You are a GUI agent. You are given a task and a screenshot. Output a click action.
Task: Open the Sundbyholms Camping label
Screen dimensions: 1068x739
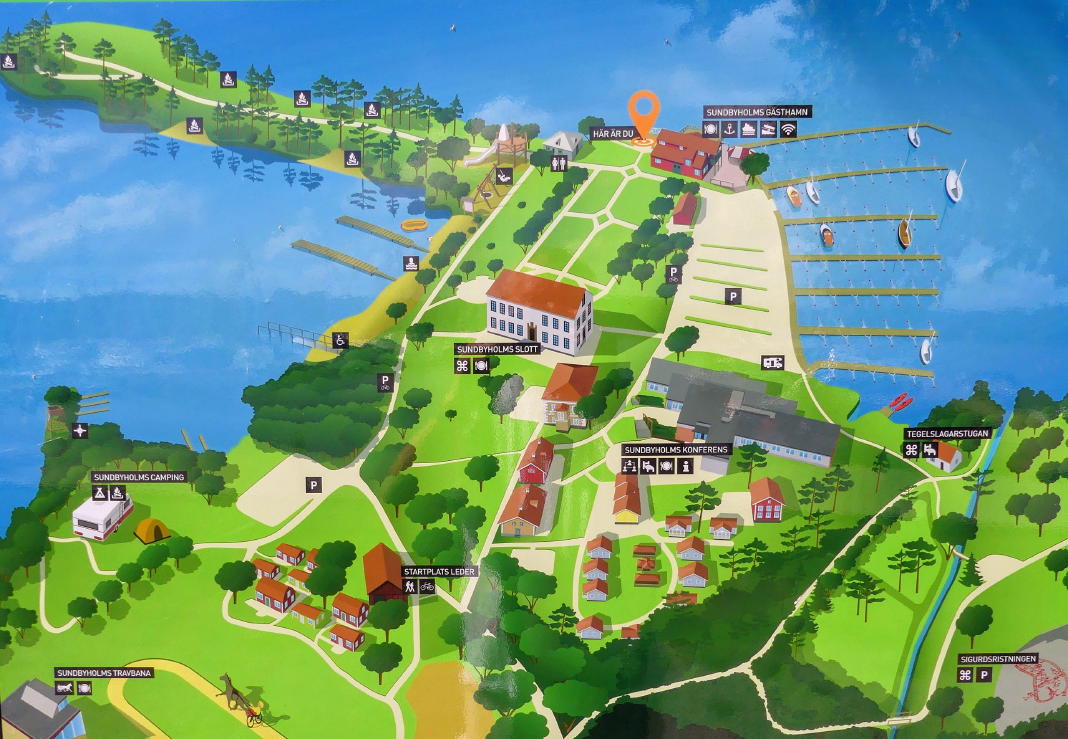(139, 477)
